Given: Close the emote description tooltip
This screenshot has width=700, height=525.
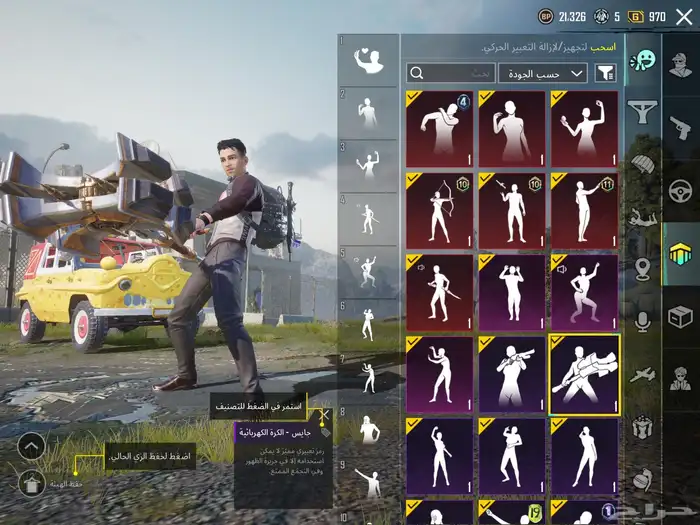Looking at the screenshot, I should pos(324,414).
